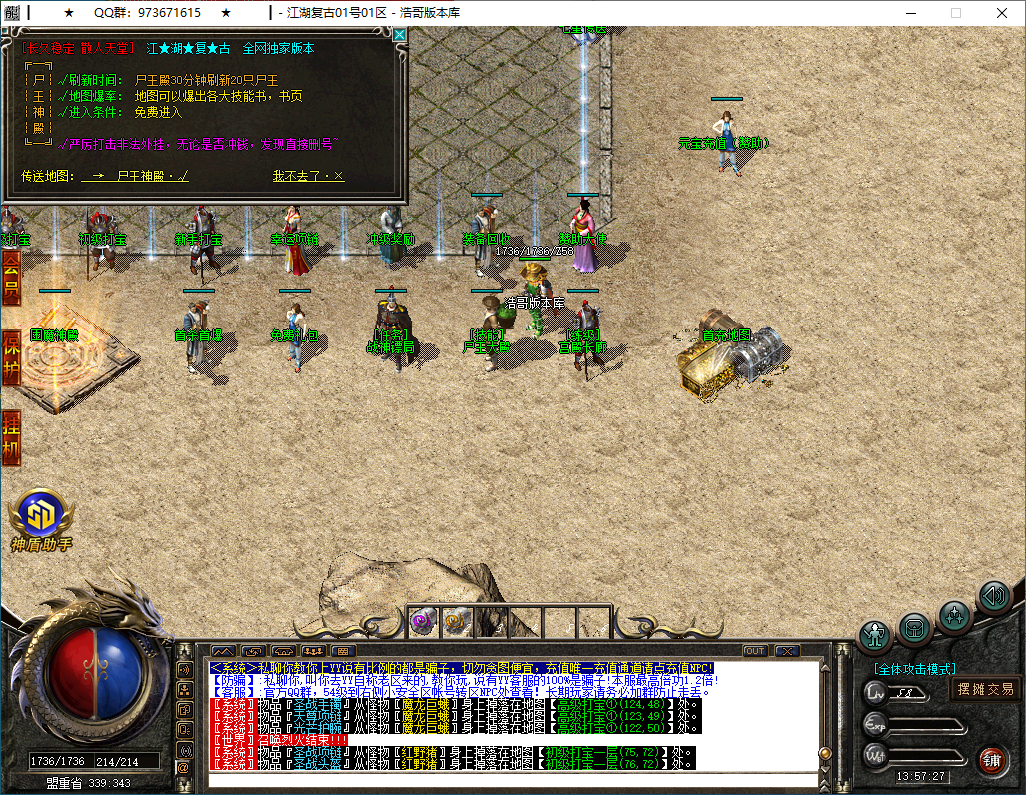Select the purple swirl scroll in hotbar
1026x795 pixels.
[421, 621]
